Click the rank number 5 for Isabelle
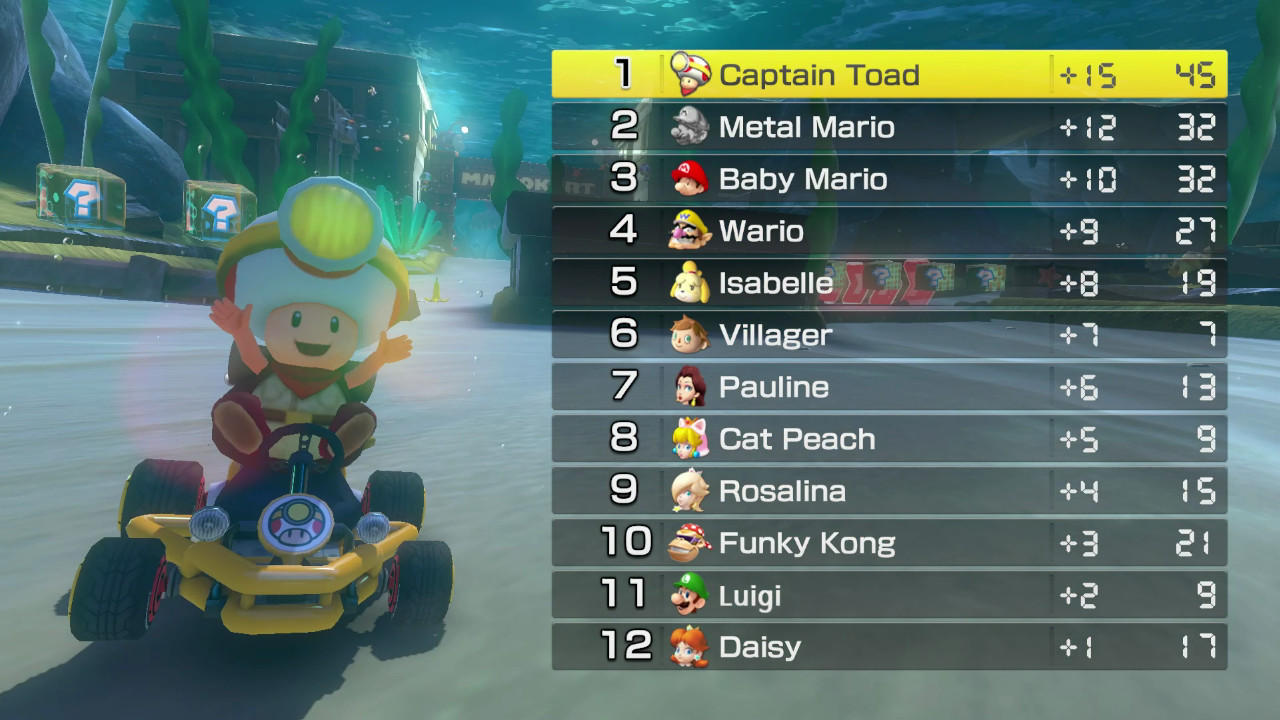 (622, 283)
